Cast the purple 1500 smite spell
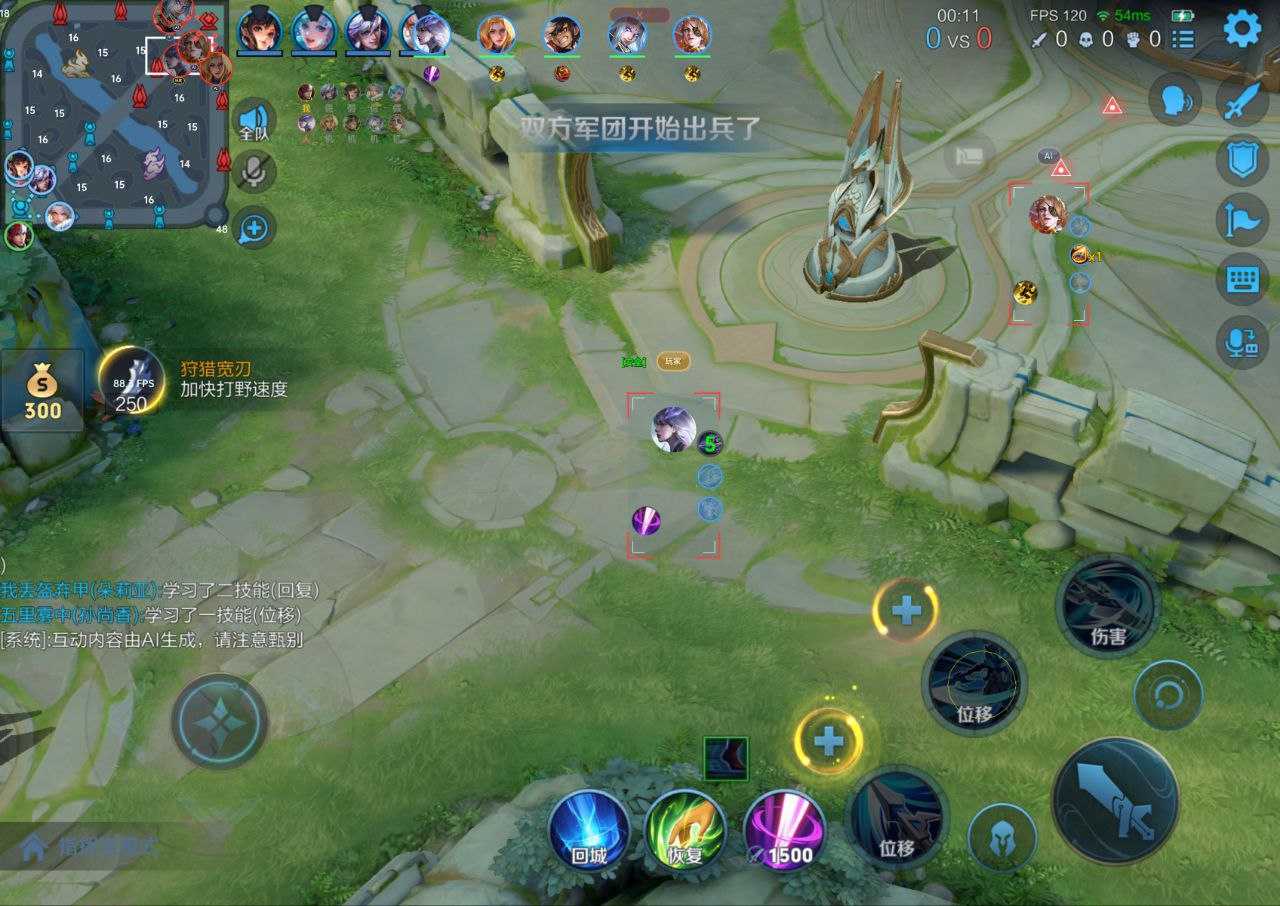 point(784,832)
